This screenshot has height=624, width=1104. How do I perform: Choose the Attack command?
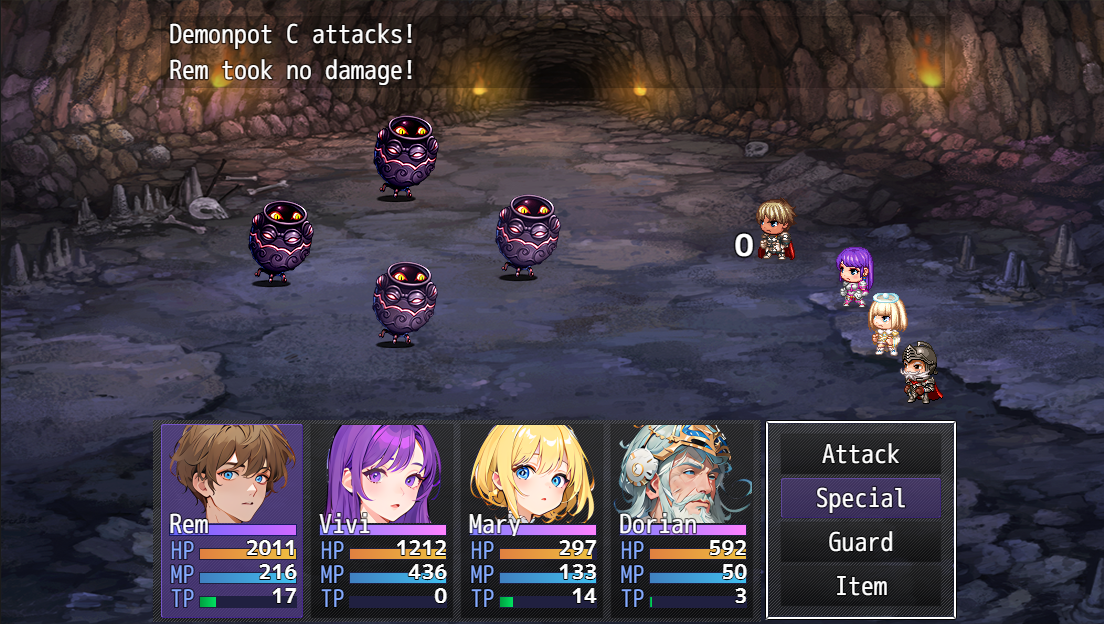(860, 455)
